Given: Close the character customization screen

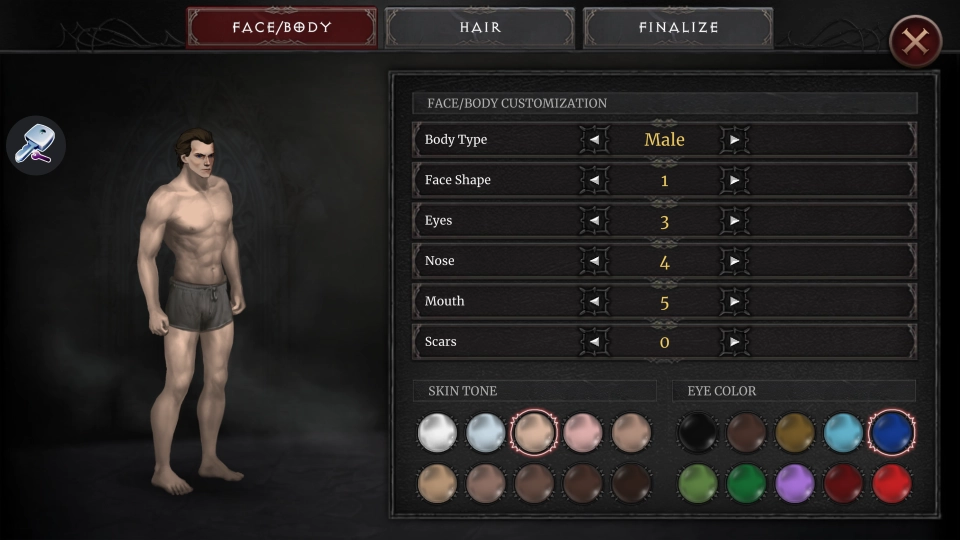Looking at the screenshot, I should tap(915, 42).
